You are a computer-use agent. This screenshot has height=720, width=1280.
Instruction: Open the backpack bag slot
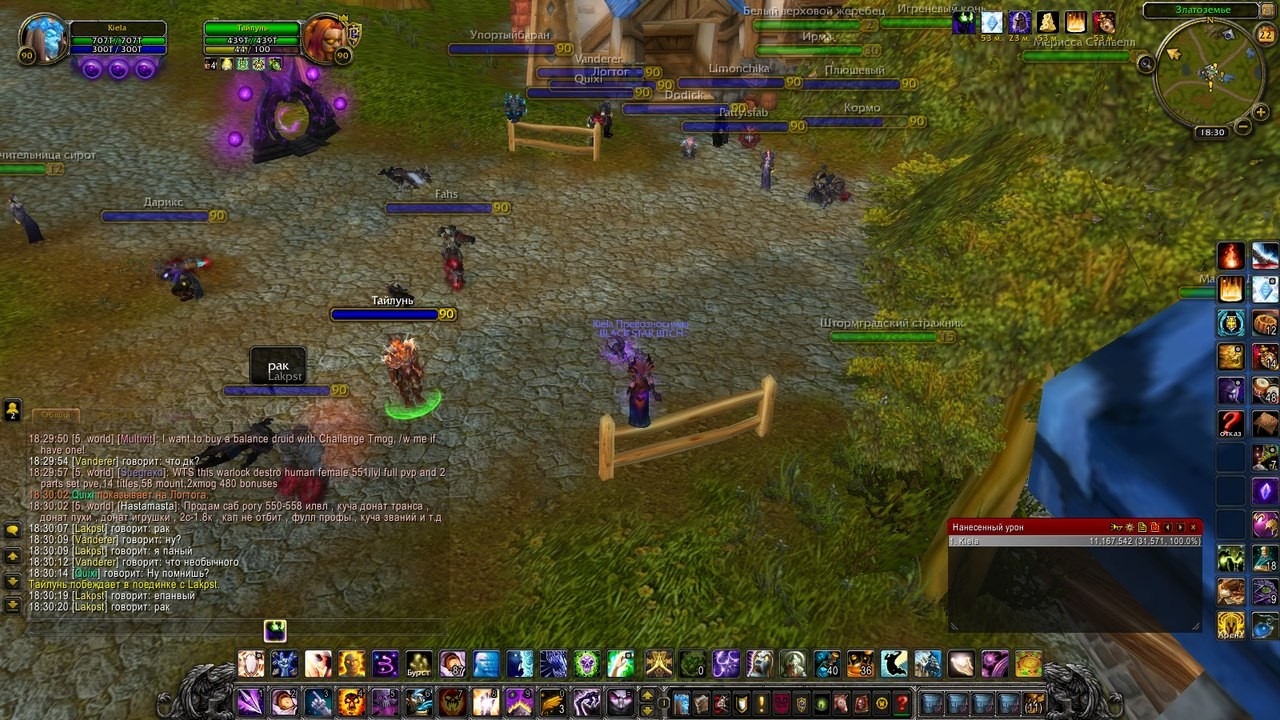1033,703
